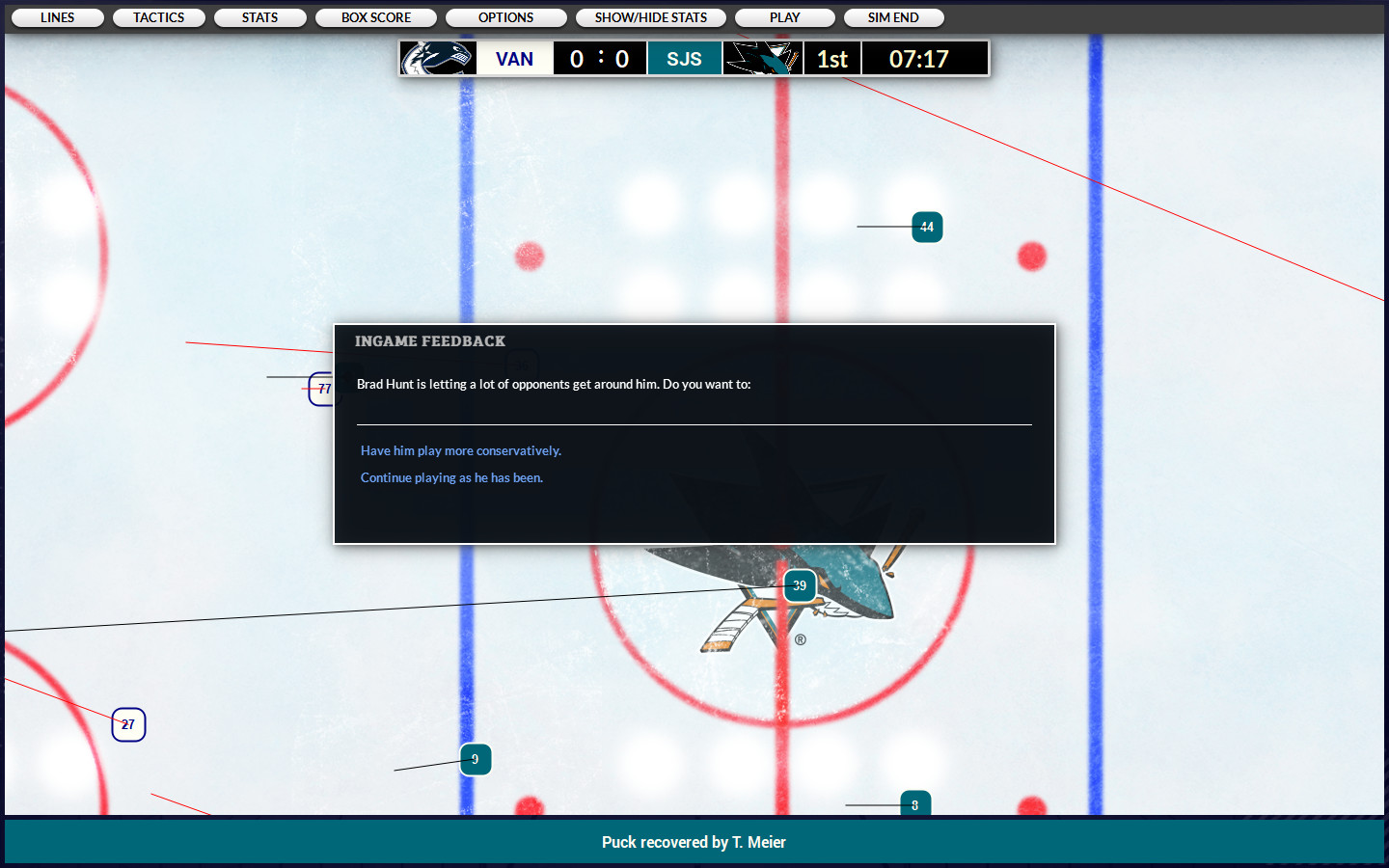The width and height of the screenshot is (1389, 868).
Task: Click the VAN score of 0
Action: 576,58
